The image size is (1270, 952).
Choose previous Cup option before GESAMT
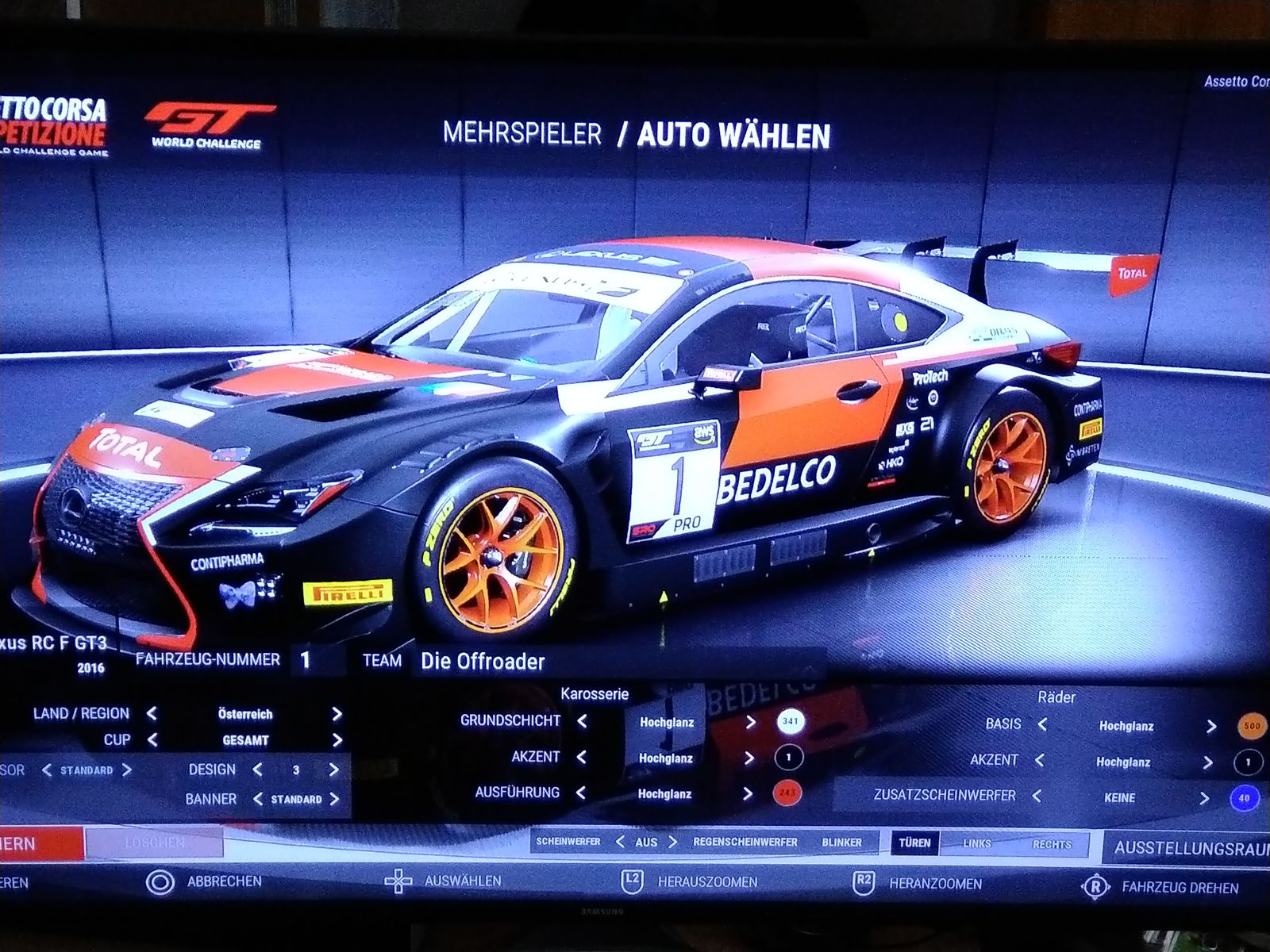(x=152, y=740)
